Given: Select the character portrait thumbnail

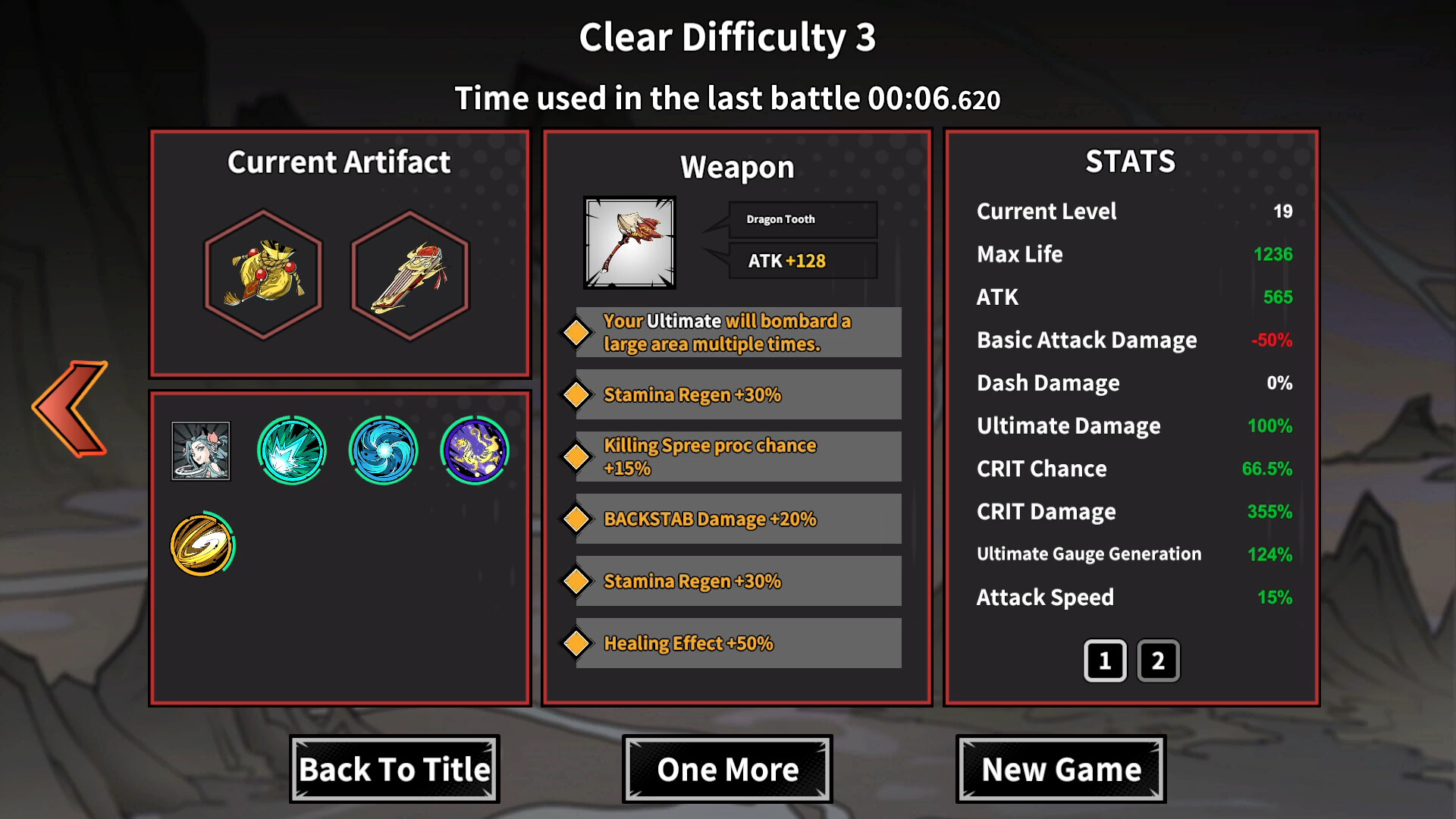Looking at the screenshot, I should click(x=201, y=450).
